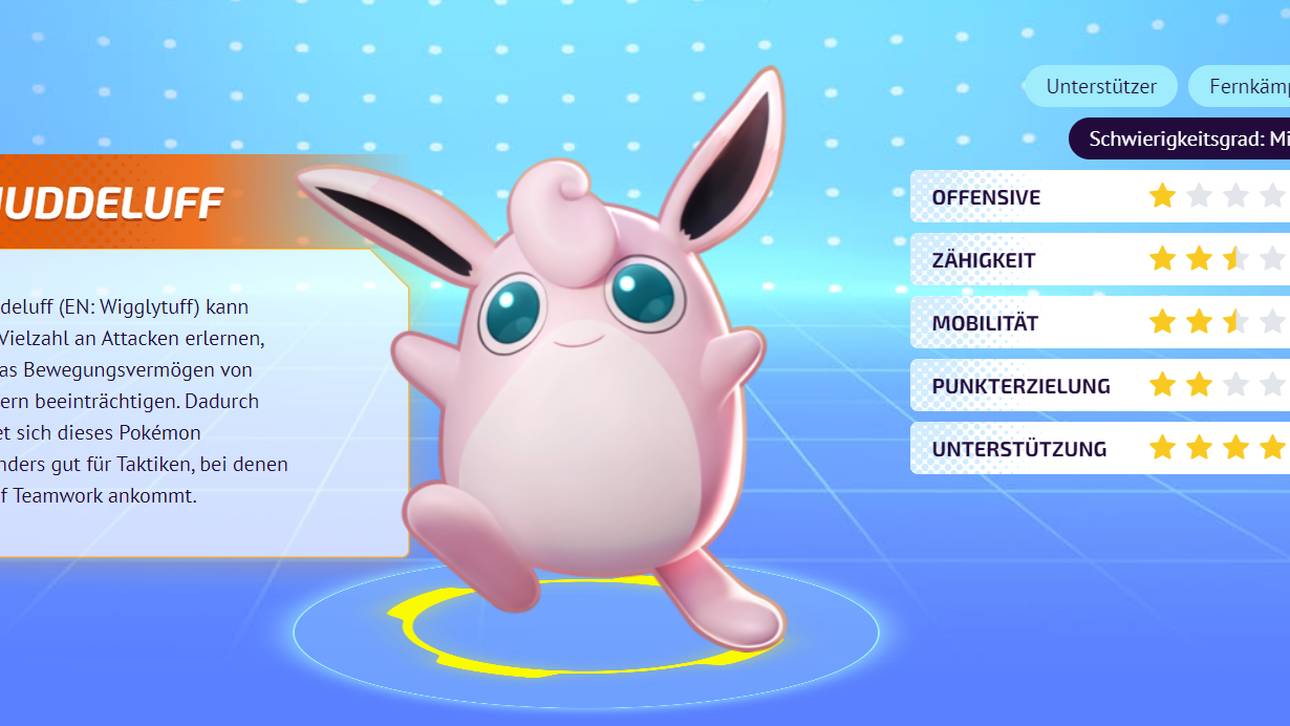Screen dimensions: 1290x726
Task: Click the character description text panel
Action: click(x=150, y=400)
